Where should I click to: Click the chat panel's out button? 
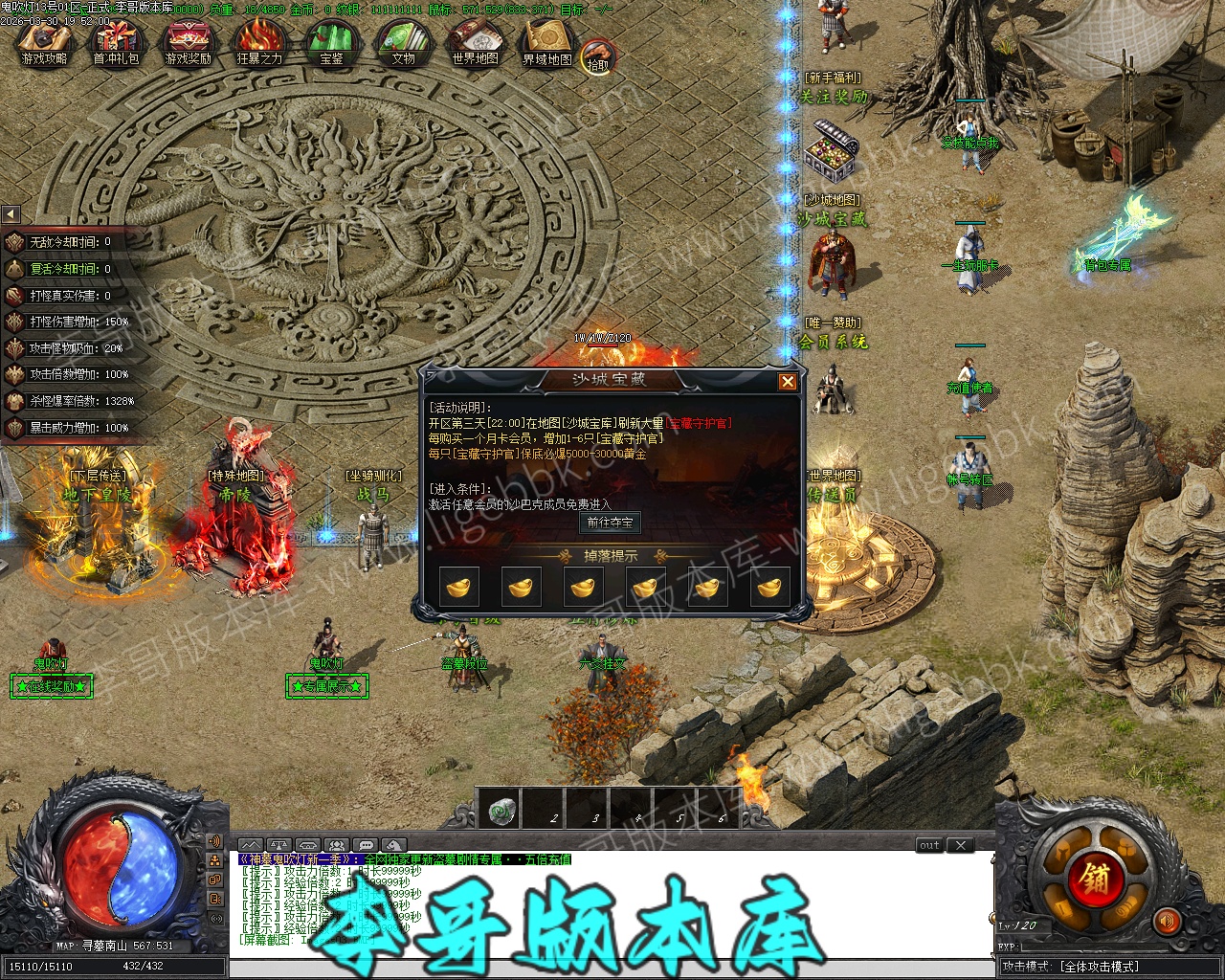929,845
